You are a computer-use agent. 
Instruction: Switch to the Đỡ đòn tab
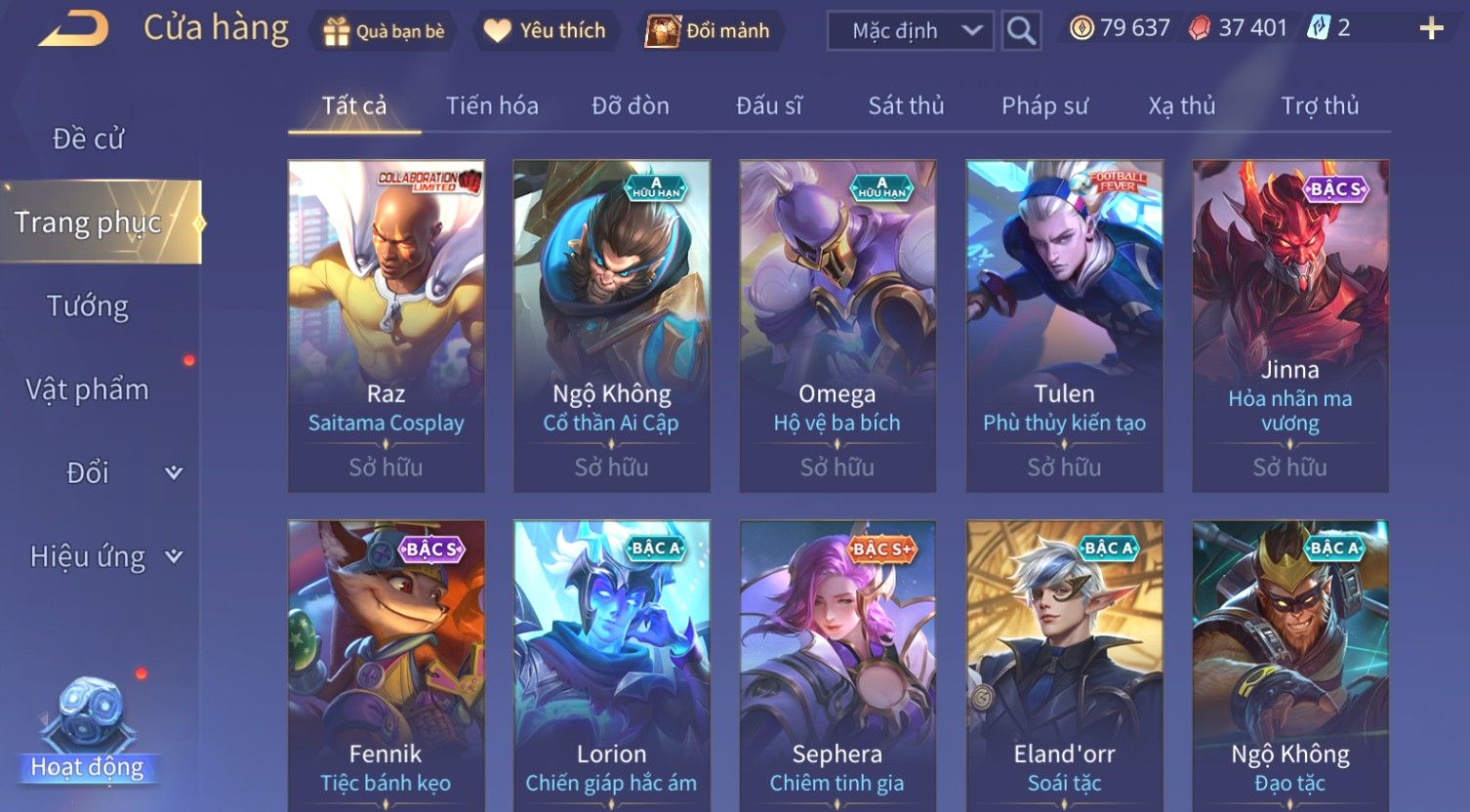(x=631, y=105)
